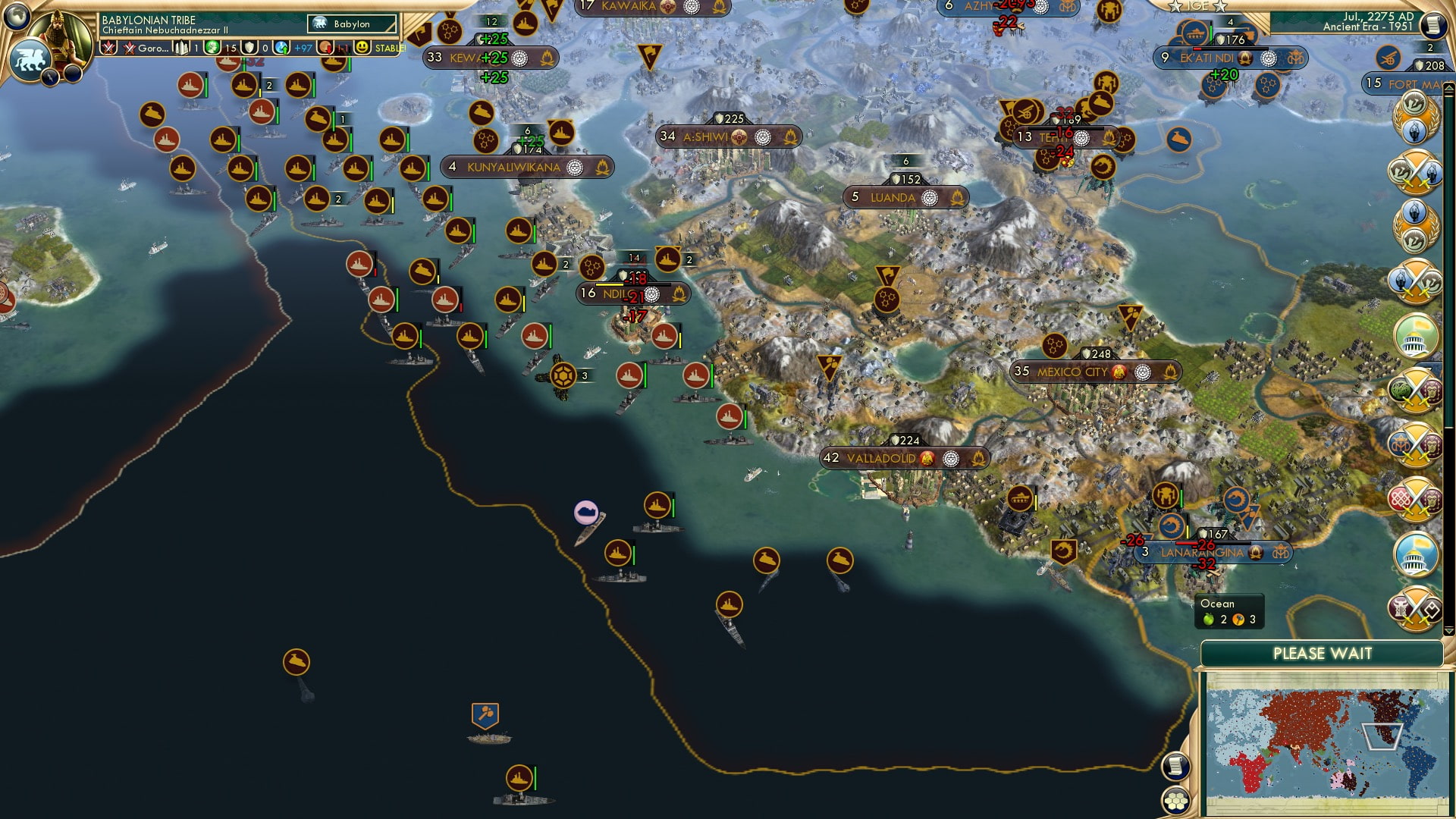Click the Capitol building notification icon

click(1415, 336)
